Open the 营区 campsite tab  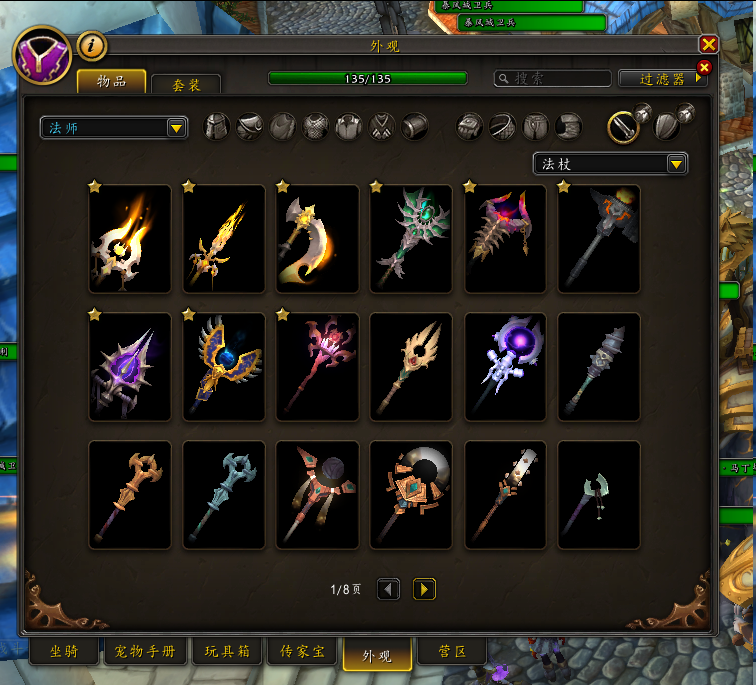point(452,652)
